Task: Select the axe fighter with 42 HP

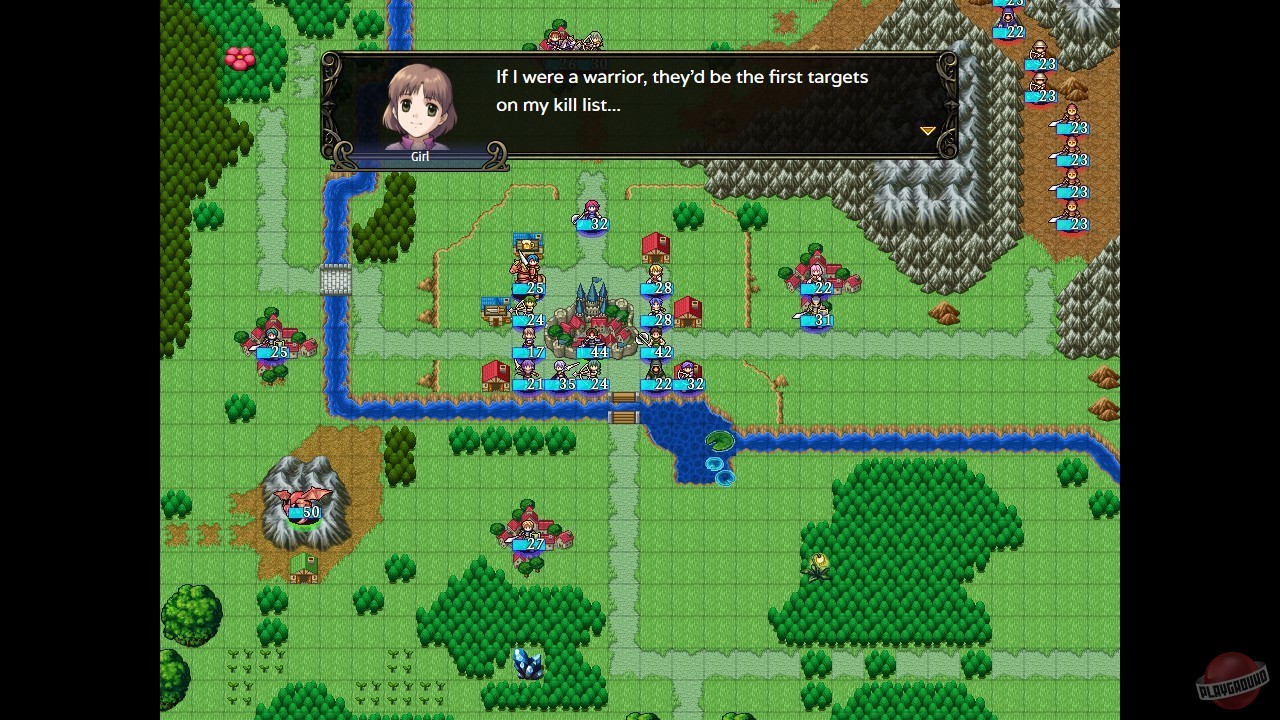Action: (x=654, y=337)
